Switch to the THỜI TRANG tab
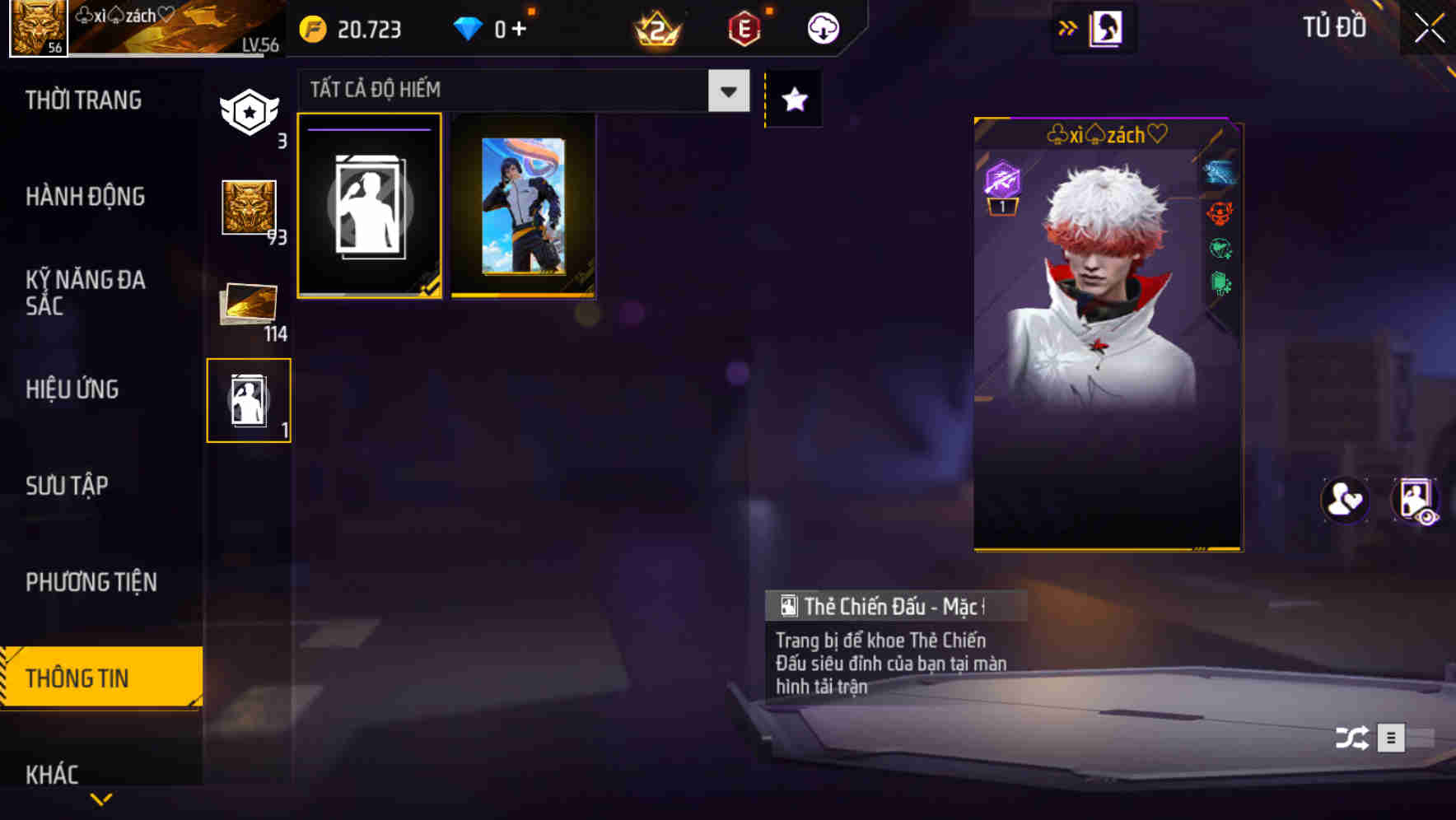This screenshot has height=820, width=1456. click(x=84, y=100)
